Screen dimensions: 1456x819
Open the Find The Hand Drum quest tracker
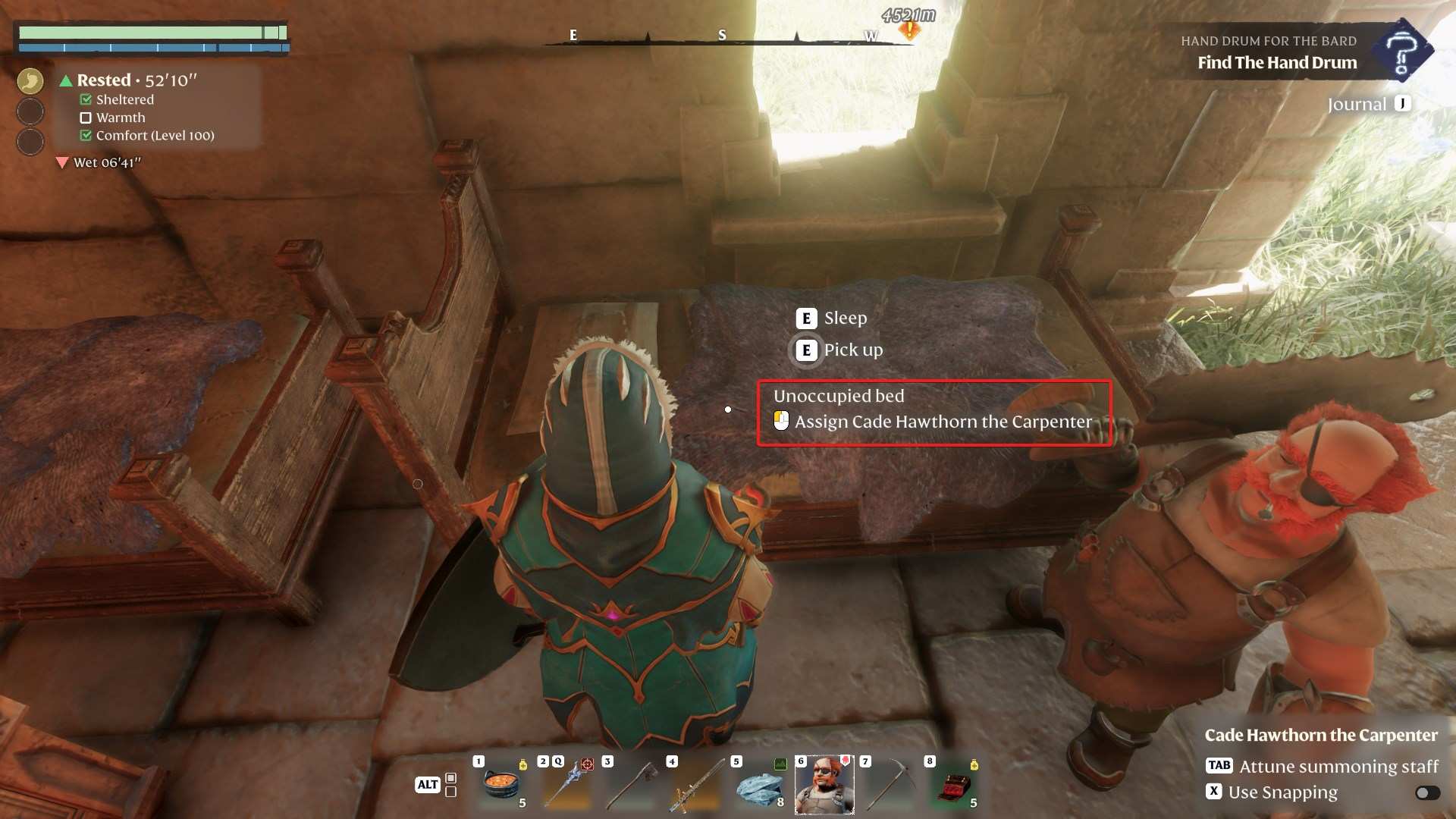(1277, 62)
